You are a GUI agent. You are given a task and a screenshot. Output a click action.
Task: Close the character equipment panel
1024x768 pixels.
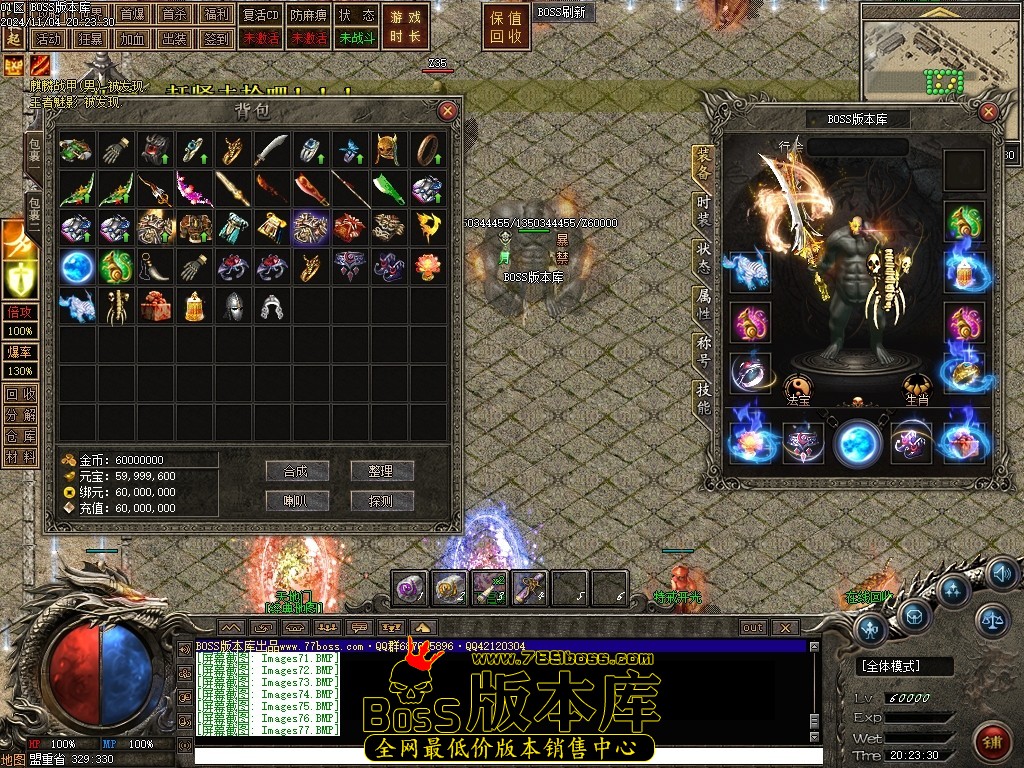point(988,111)
